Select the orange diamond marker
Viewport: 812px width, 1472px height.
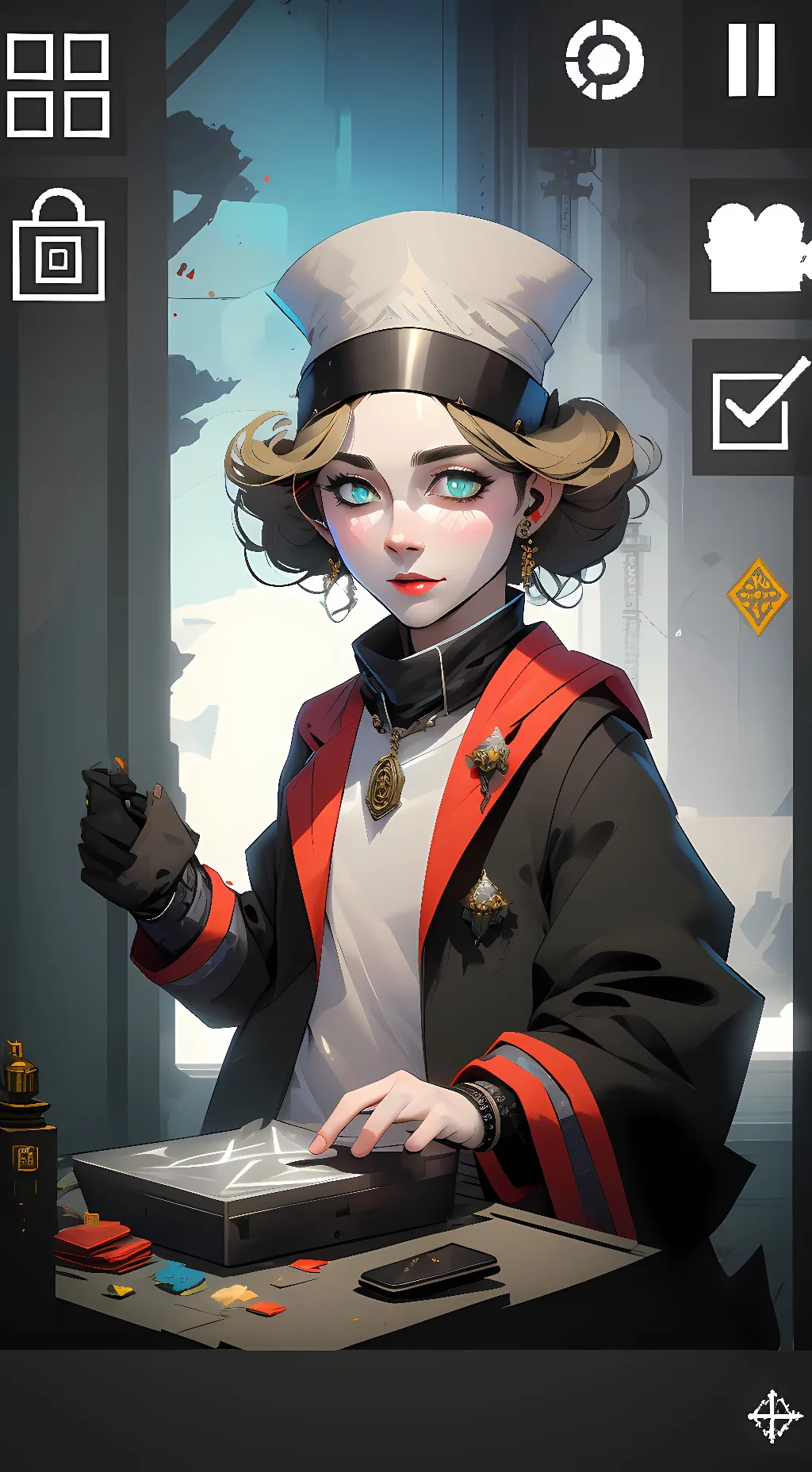[x=757, y=596]
